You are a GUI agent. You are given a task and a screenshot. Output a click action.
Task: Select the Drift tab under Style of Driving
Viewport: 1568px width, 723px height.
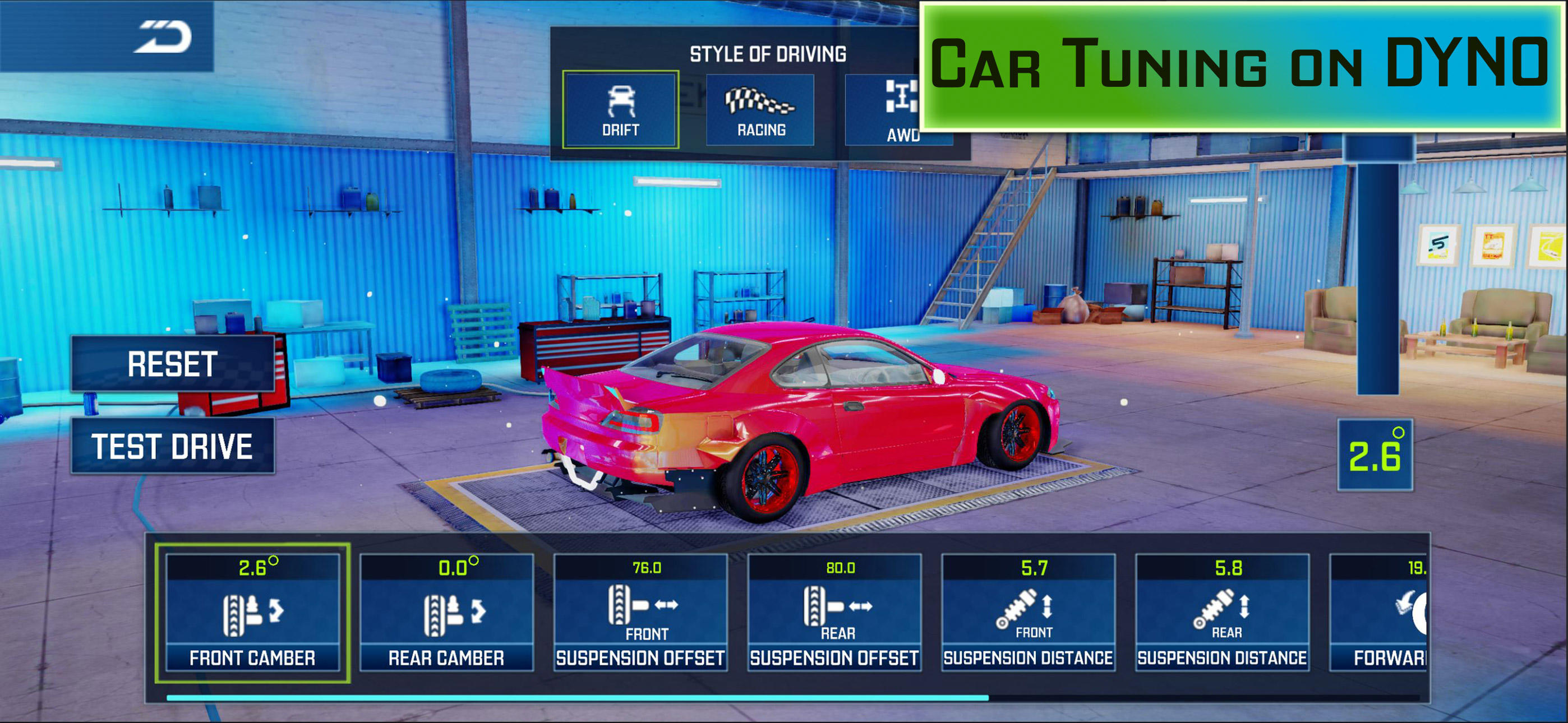click(620, 109)
